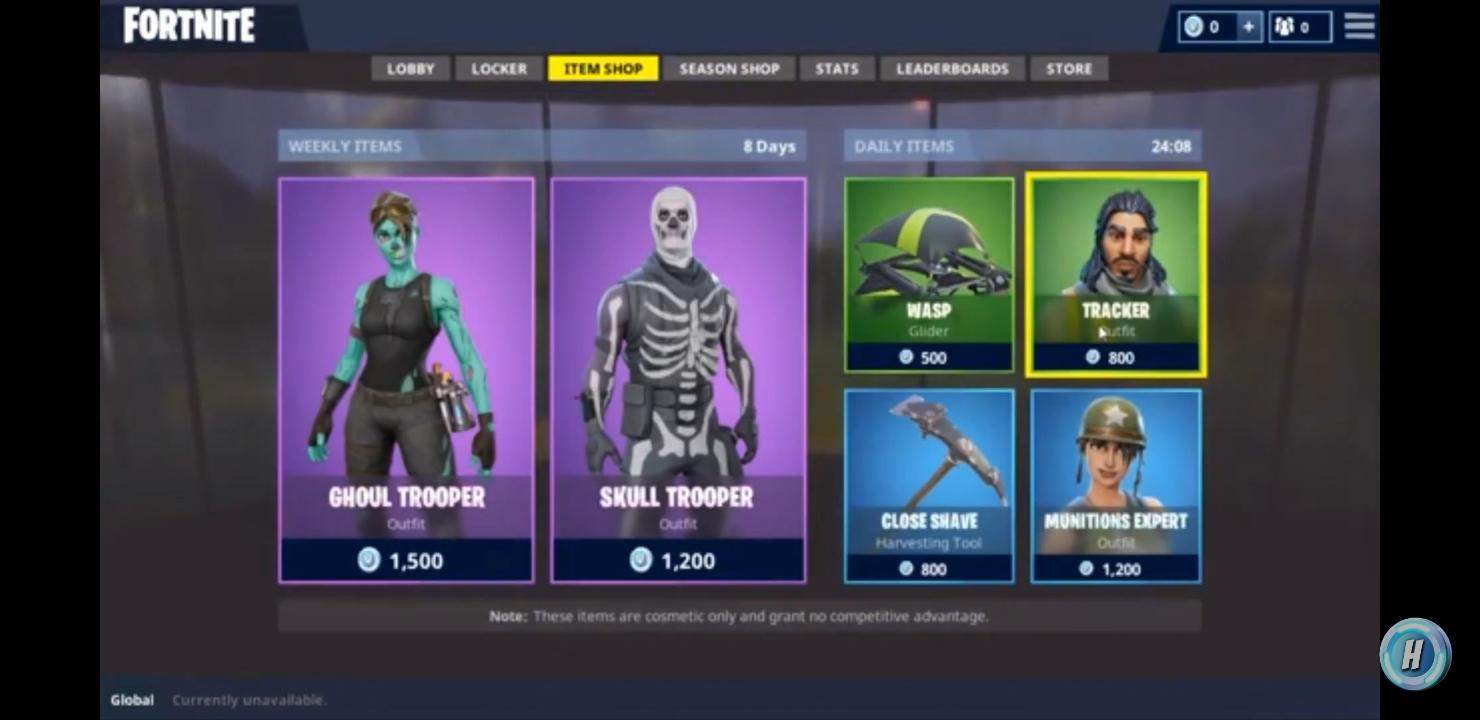Open the hamburger menu
The height and width of the screenshot is (720, 1480).
[x=1359, y=27]
